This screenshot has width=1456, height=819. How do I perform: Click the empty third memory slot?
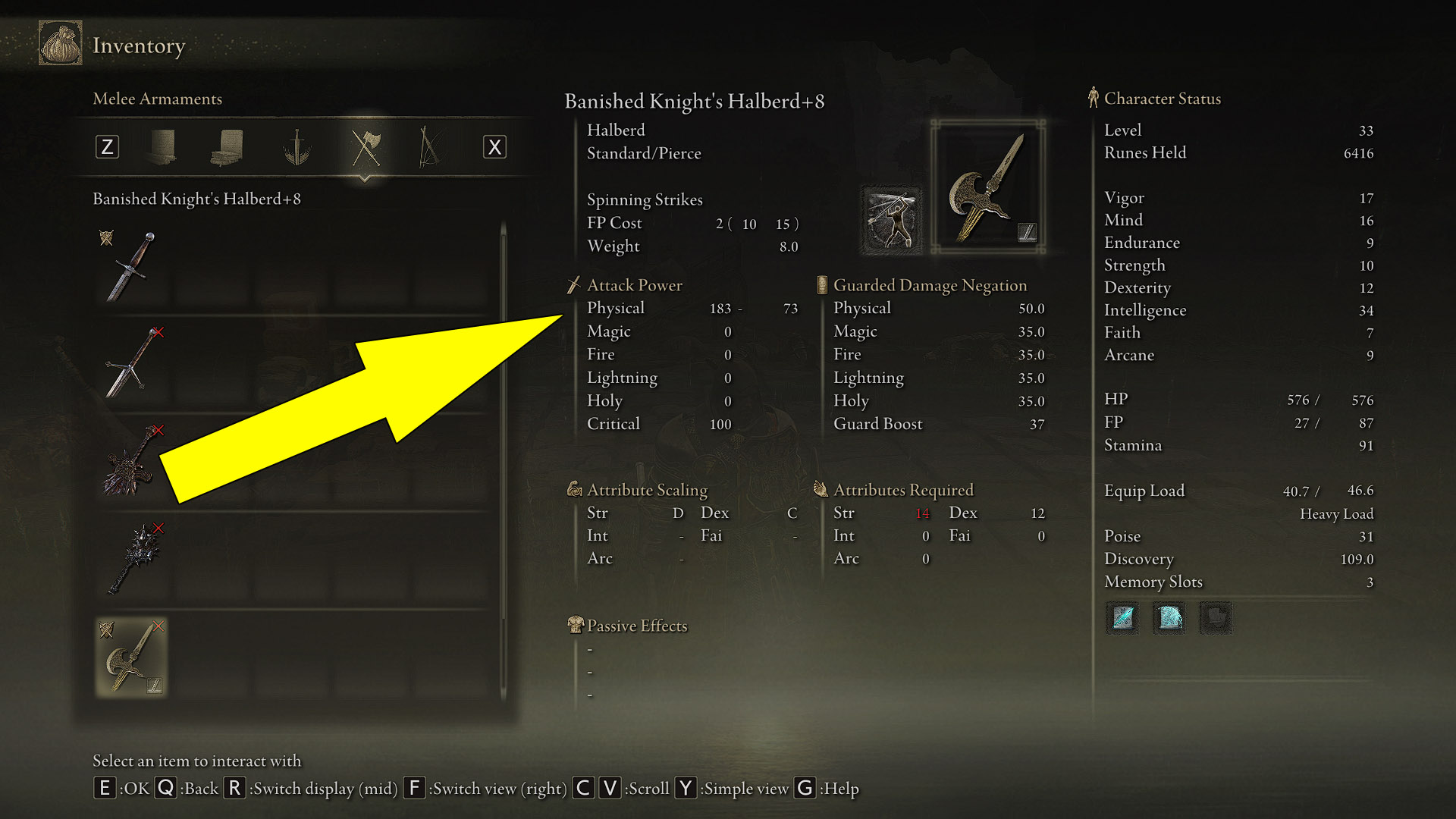click(x=1216, y=618)
